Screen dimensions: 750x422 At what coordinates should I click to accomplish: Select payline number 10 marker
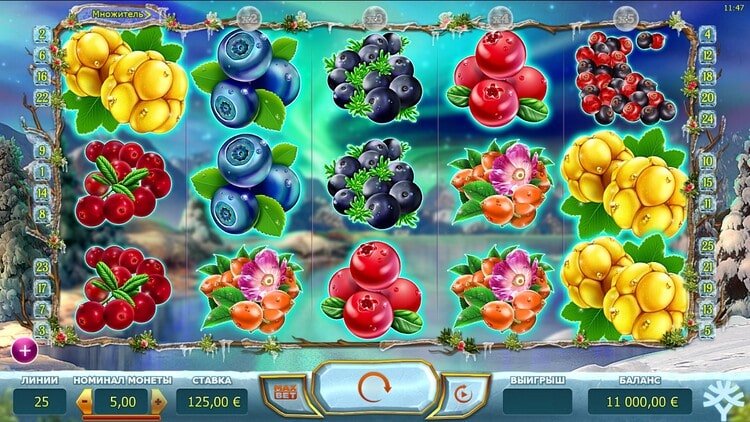pyautogui.click(x=708, y=160)
